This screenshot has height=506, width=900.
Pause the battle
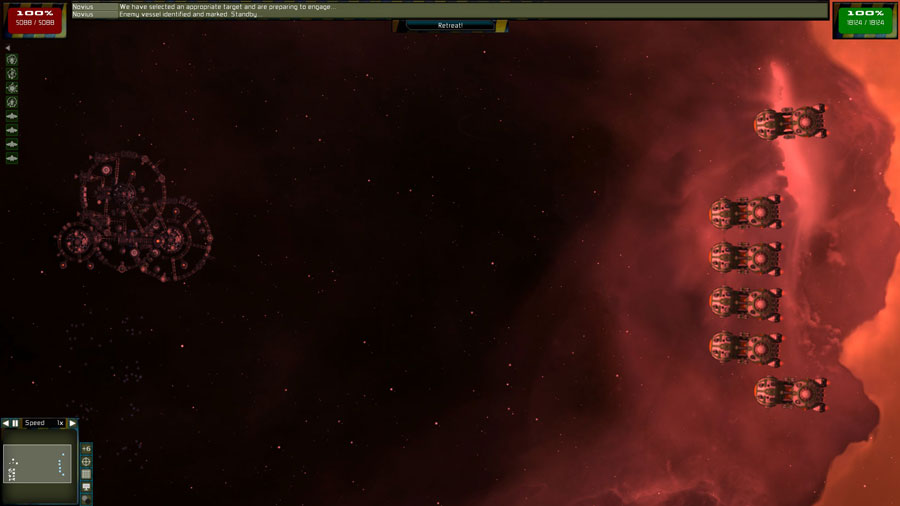pos(16,423)
